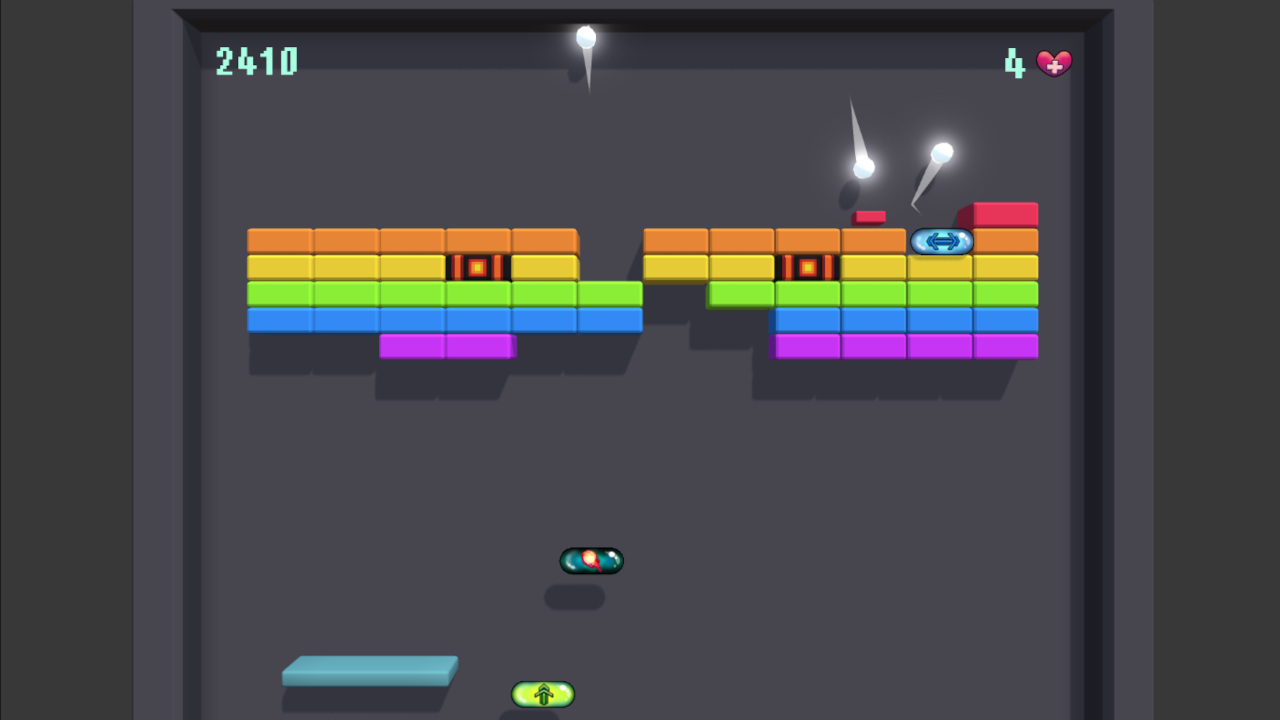Detonate the left bomb brick

478,266
